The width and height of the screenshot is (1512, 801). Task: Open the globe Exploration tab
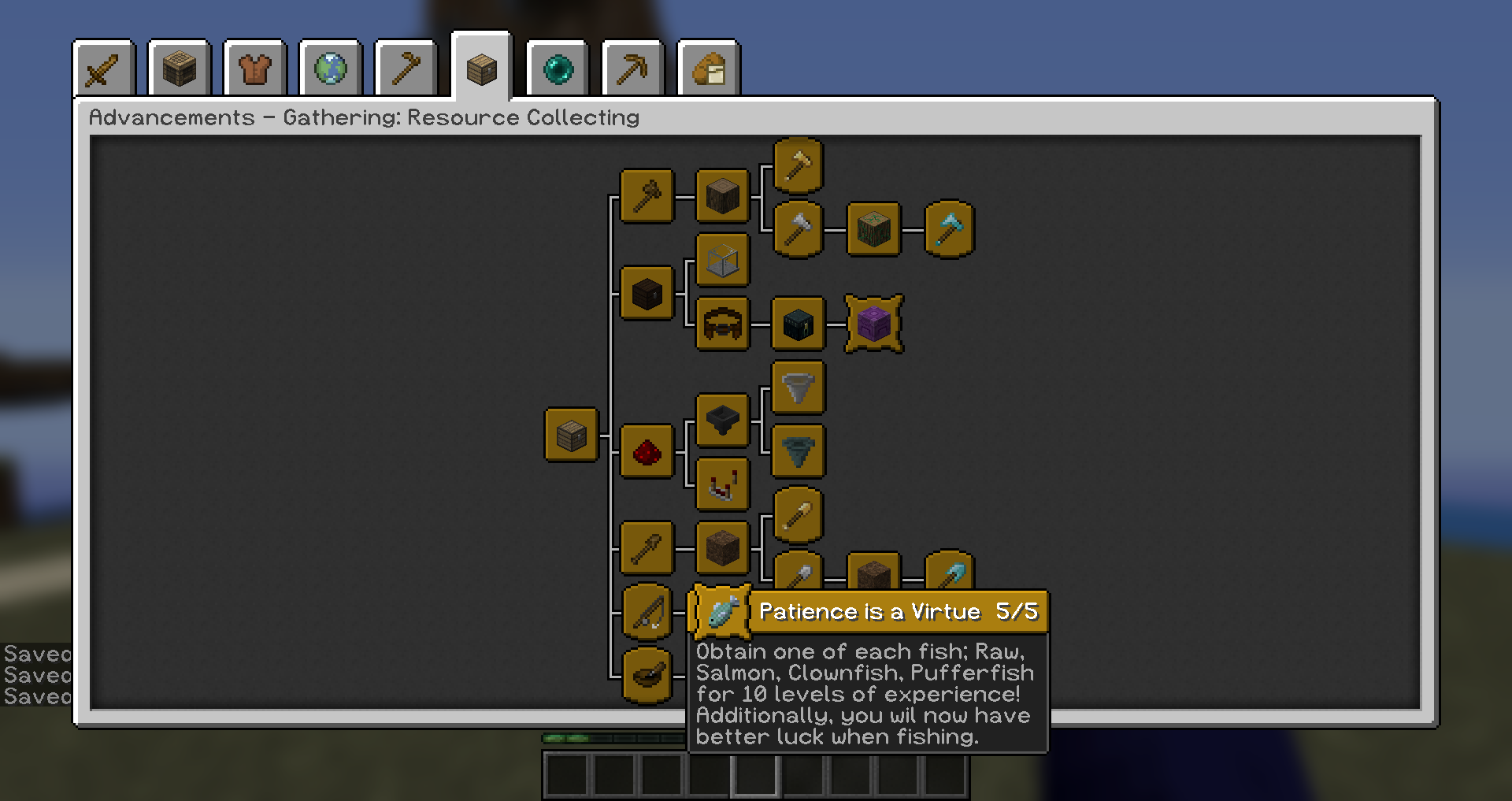tap(331, 69)
